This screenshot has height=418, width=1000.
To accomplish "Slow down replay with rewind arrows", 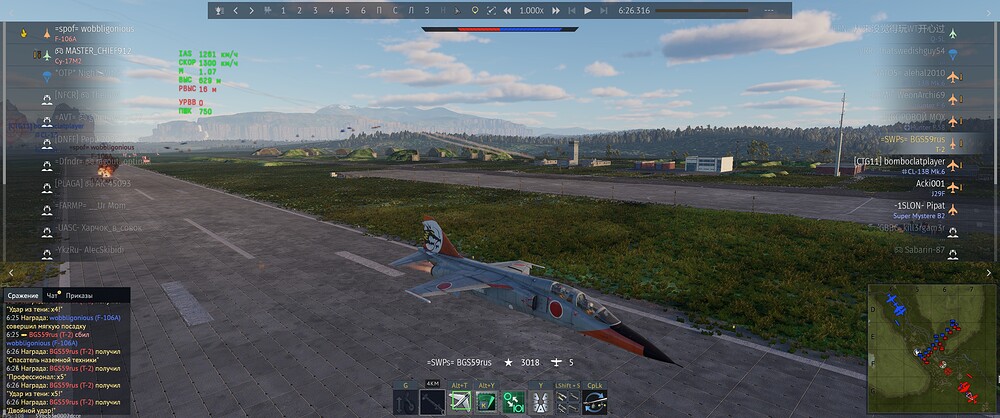I will pyautogui.click(x=492, y=10).
